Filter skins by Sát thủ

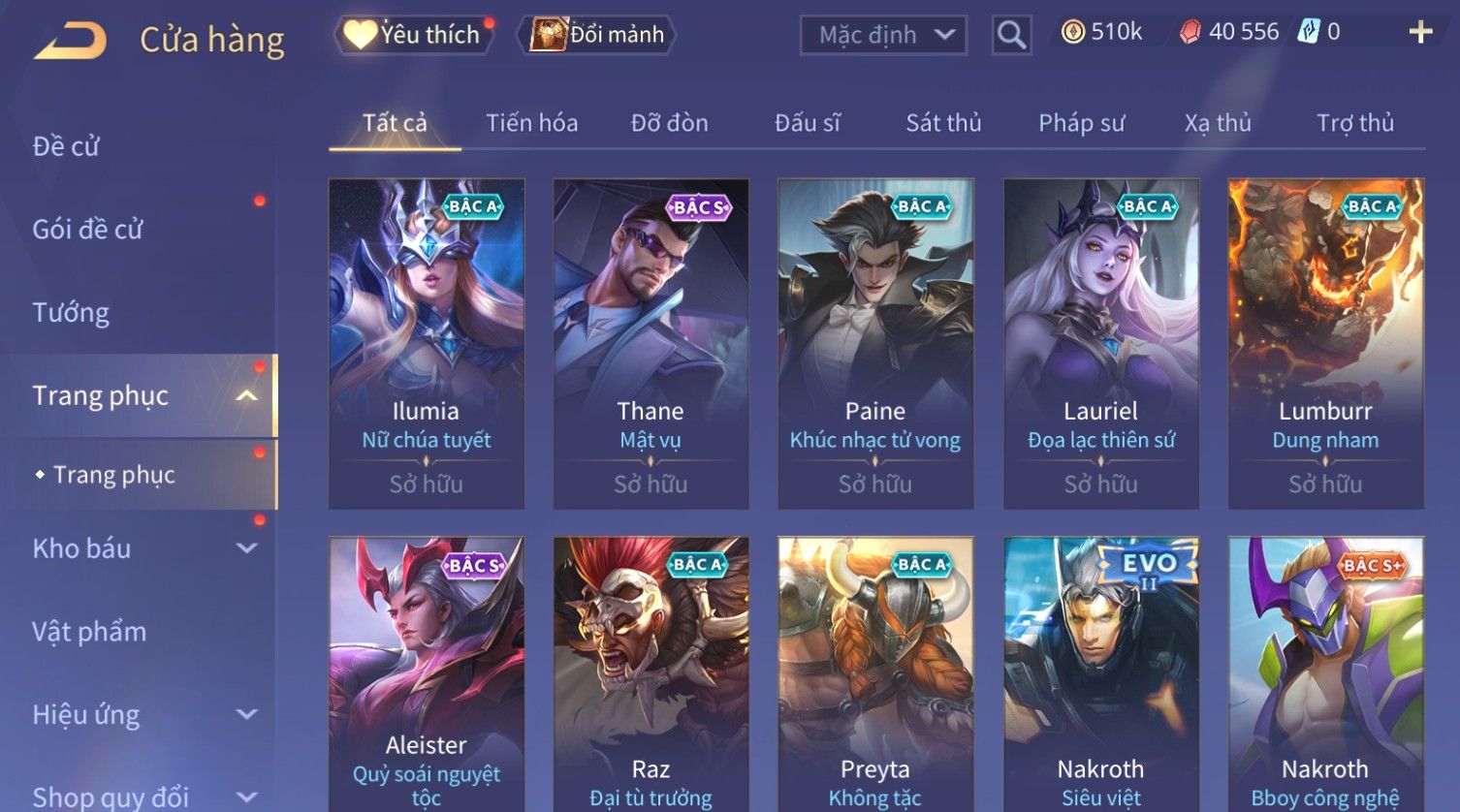point(943,123)
